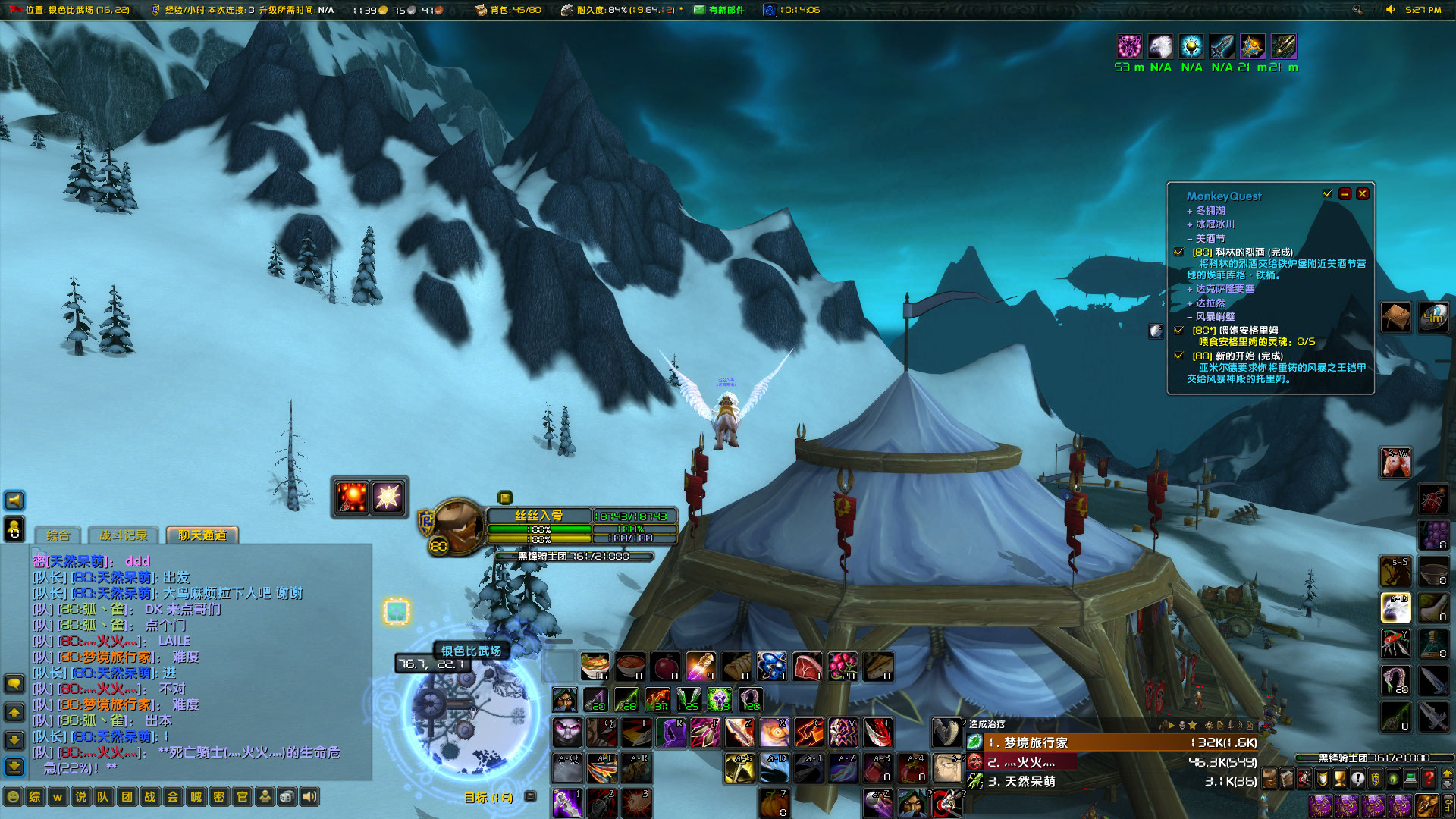This screenshot has width=1456, height=819.
Task: Open the backpack showing 背包:45/80
Action: coord(479,10)
